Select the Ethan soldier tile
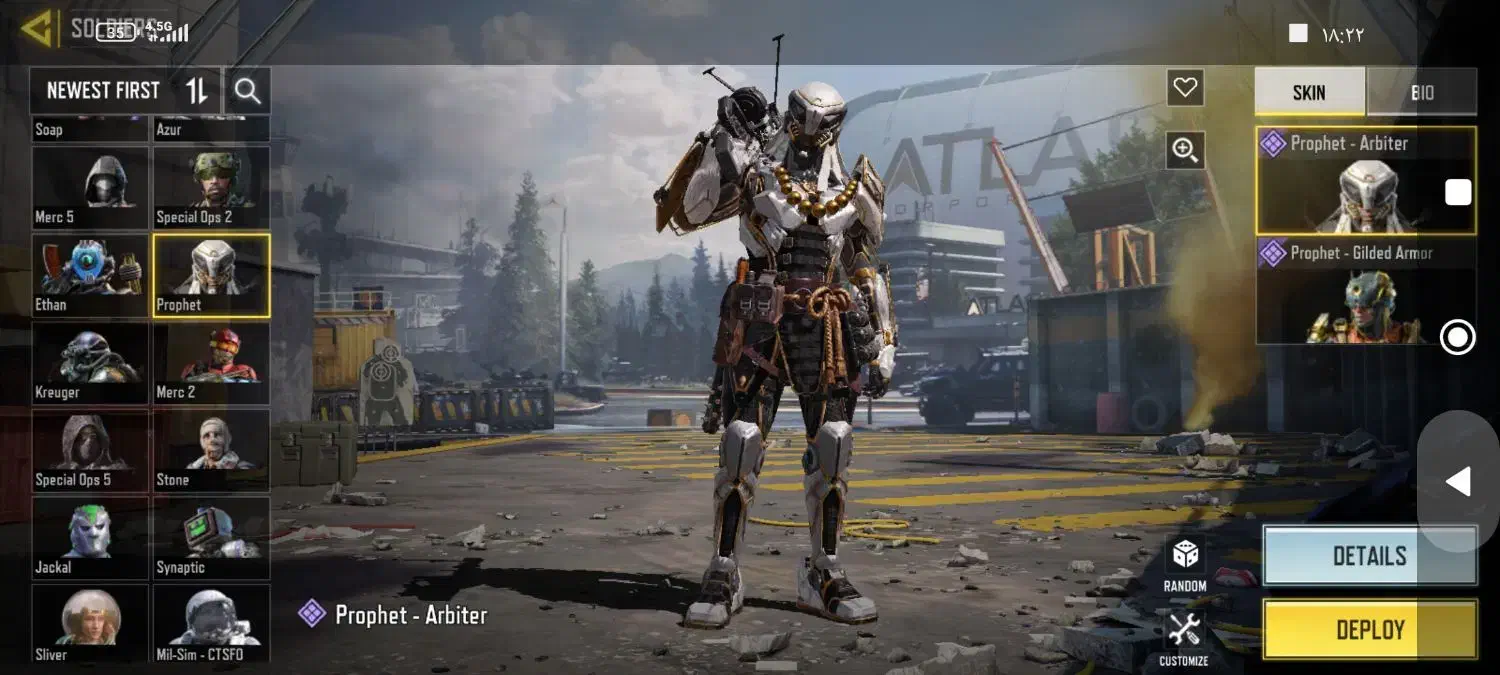The height and width of the screenshot is (675, 1500). click(x=90, y=276)
